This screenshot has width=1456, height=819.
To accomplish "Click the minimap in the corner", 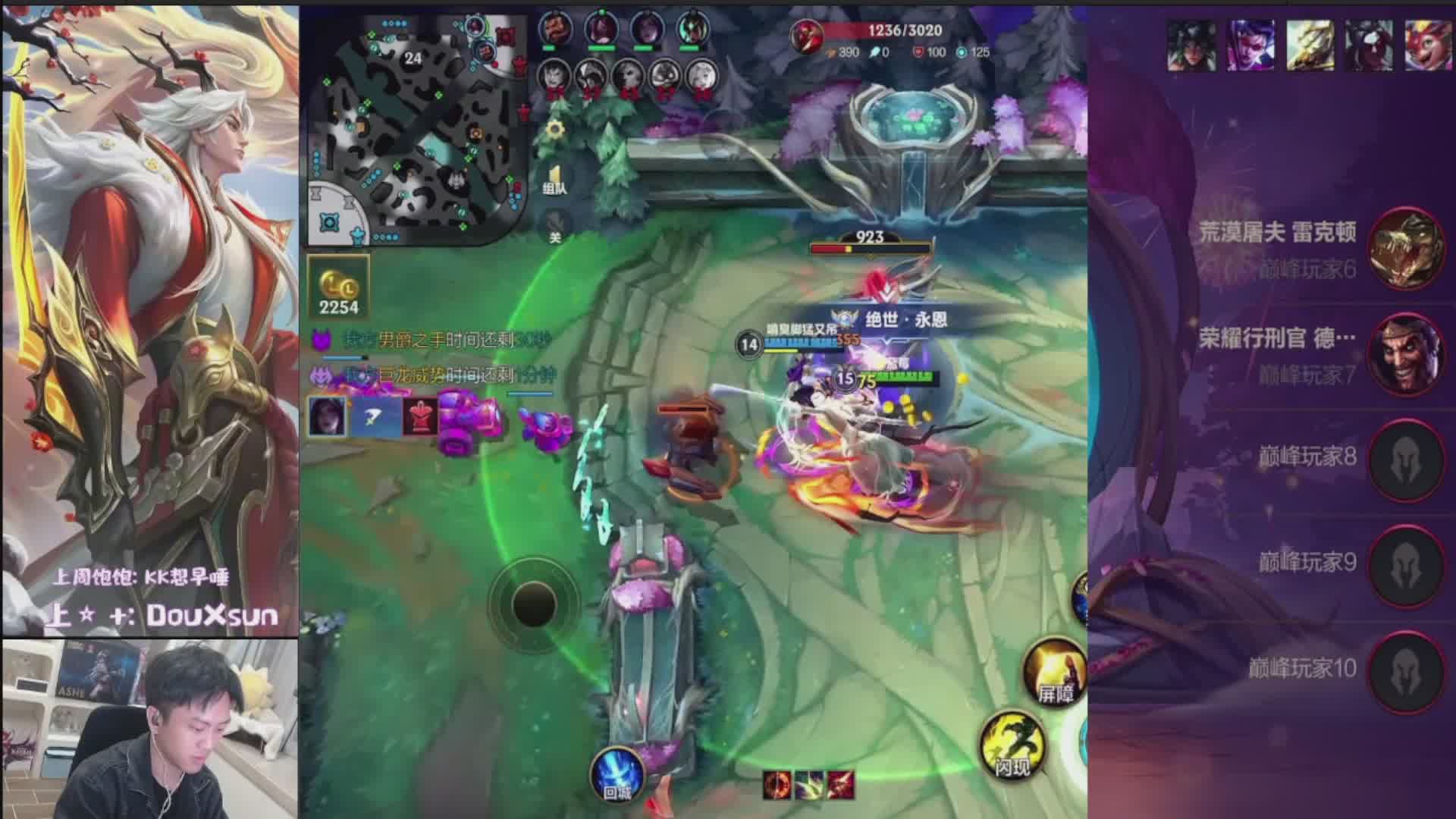I will pos(416,129).
